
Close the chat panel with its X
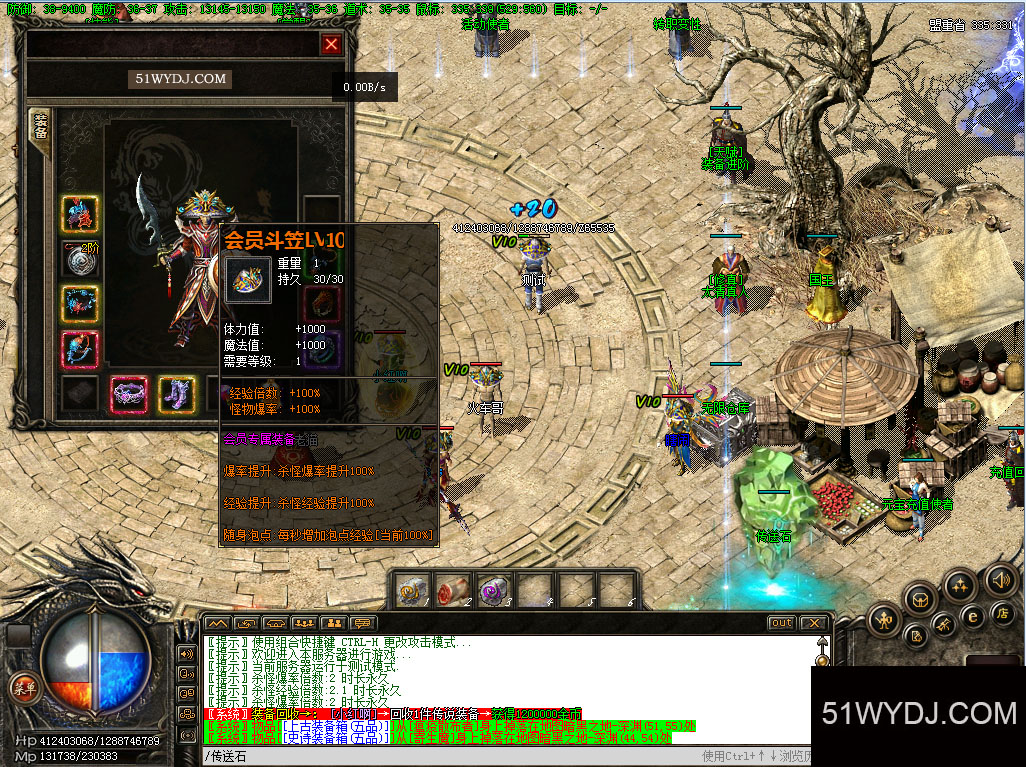(x=814, y=623)
